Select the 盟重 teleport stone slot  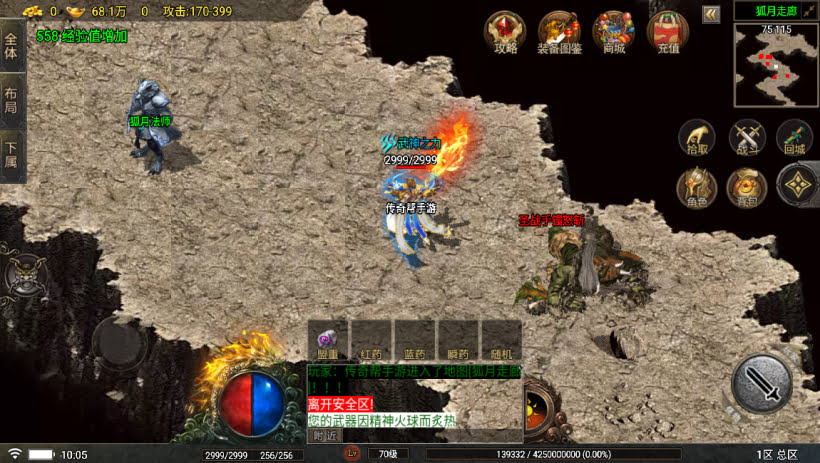pos(328,340)
